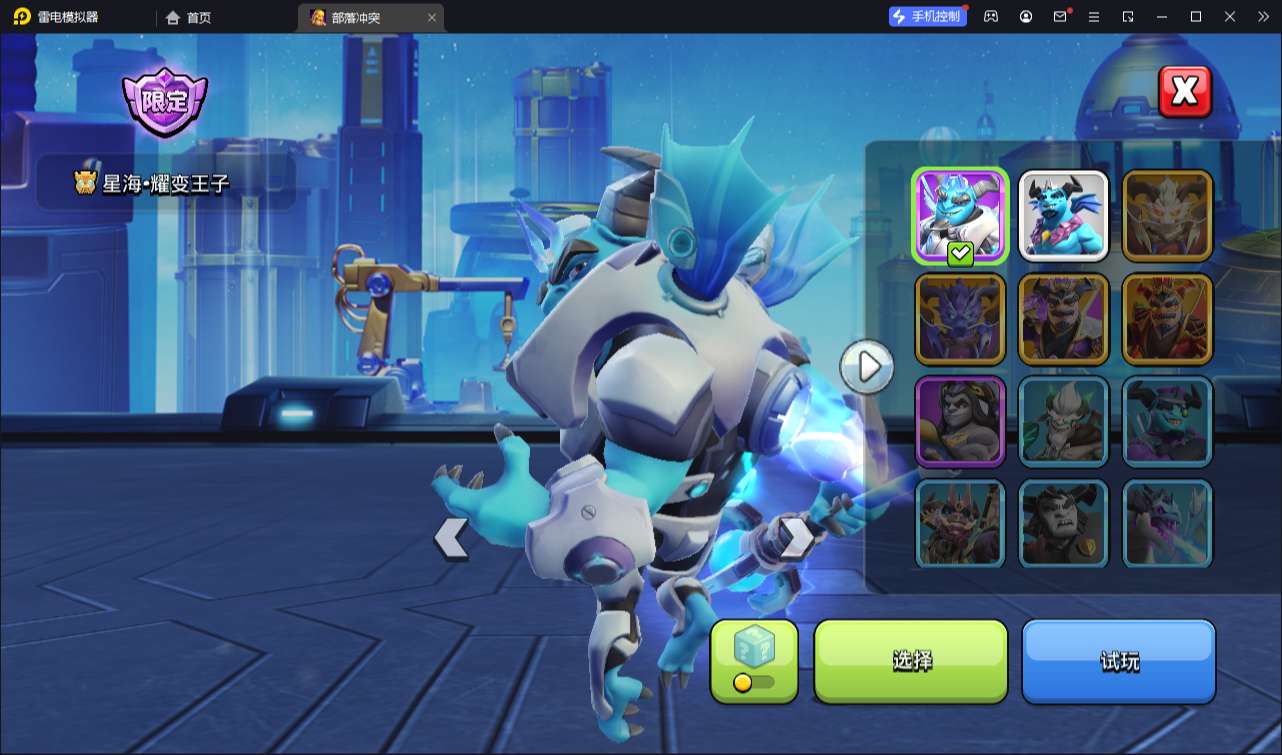The image size is (1282, 755).
Task: Rotate the model with the right arrow
Action: click(x=797, y=538)
